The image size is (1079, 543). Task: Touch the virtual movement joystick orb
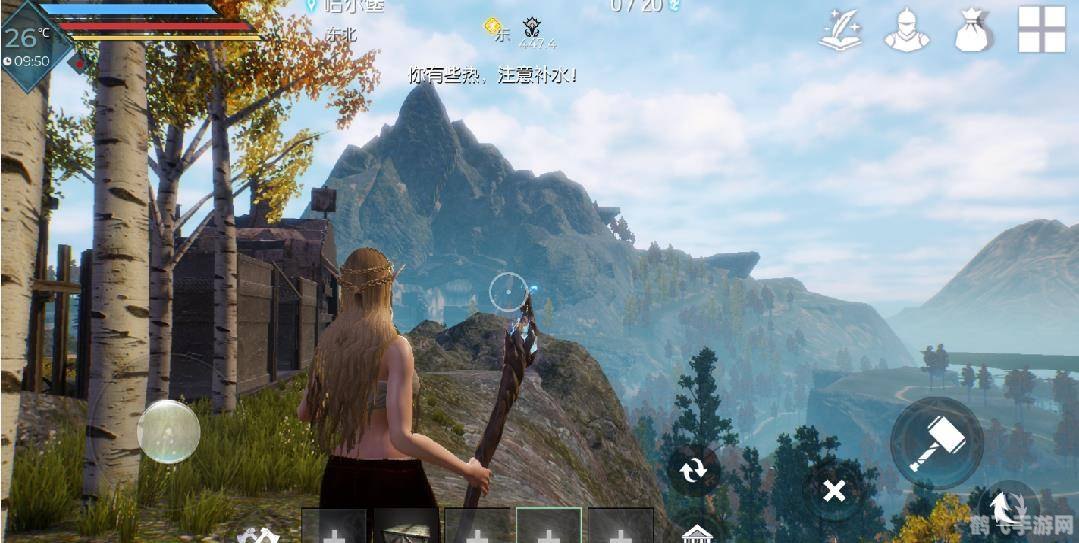click(168, 431)
